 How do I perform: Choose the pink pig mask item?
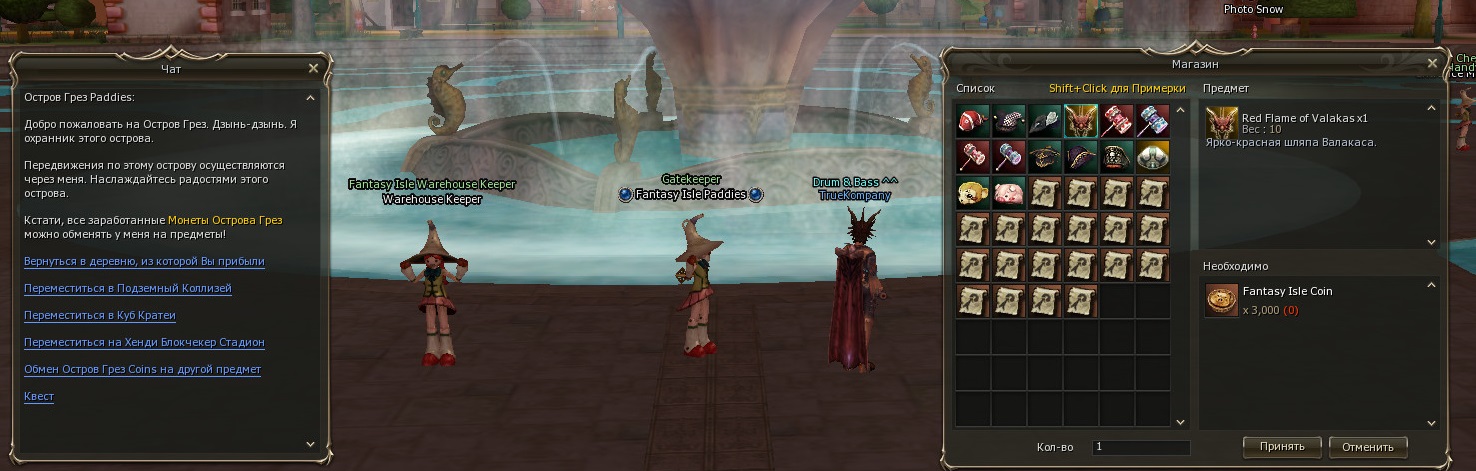(x=1009, y=193)
